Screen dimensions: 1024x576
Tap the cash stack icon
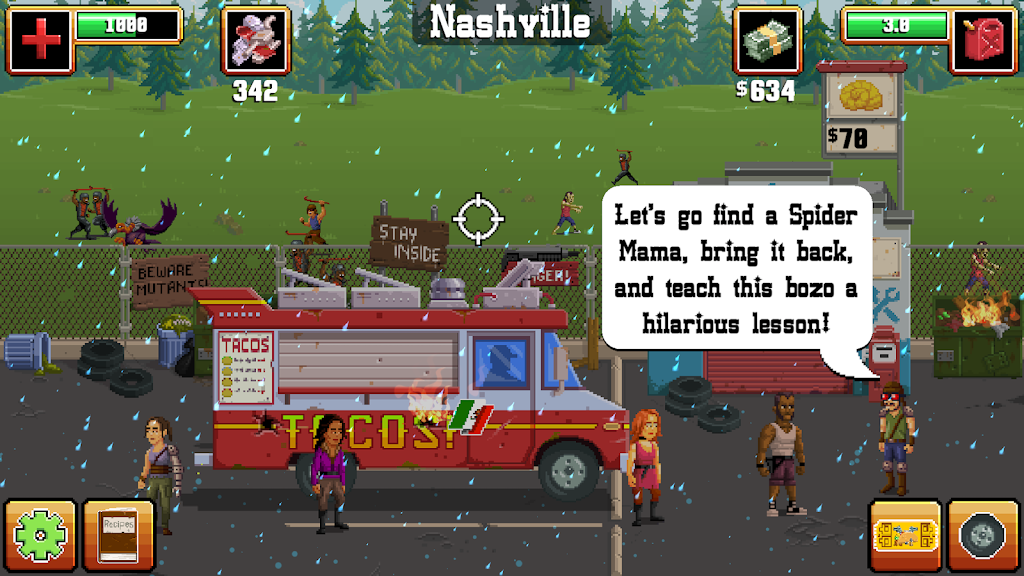coord(768,40)
